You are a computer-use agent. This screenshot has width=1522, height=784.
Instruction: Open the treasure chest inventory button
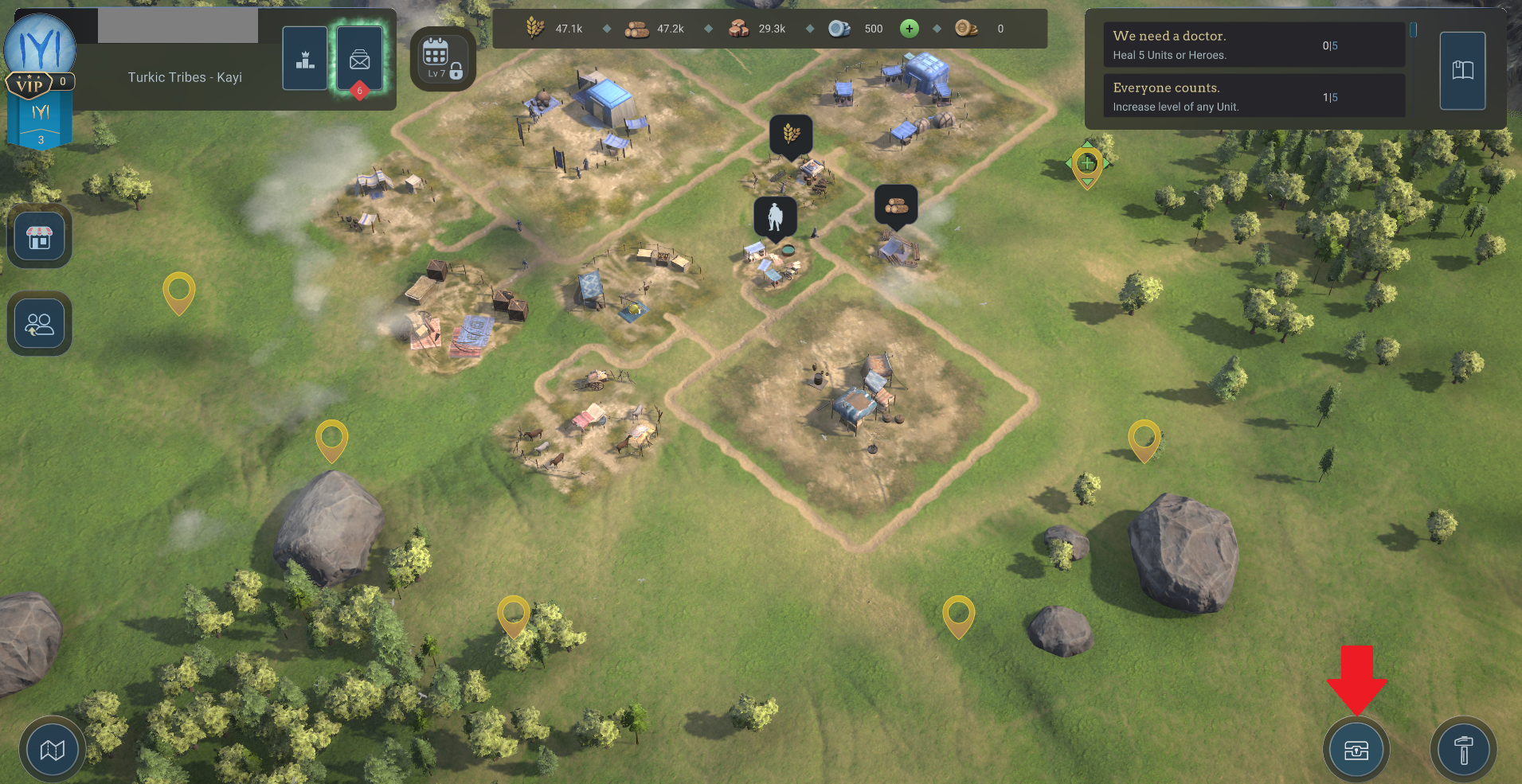[x=1356, y=750]
